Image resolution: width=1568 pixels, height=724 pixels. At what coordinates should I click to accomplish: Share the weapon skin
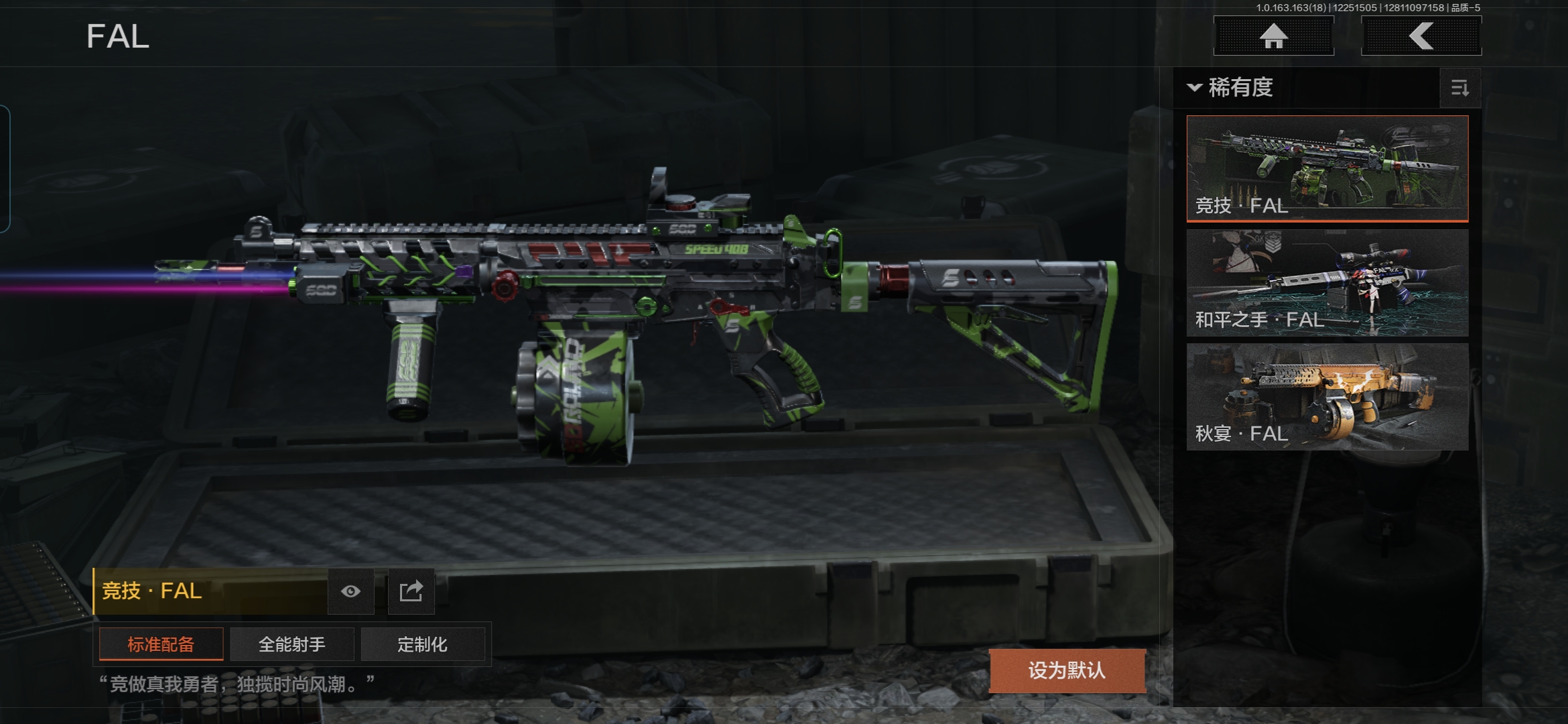pos(411,591)
